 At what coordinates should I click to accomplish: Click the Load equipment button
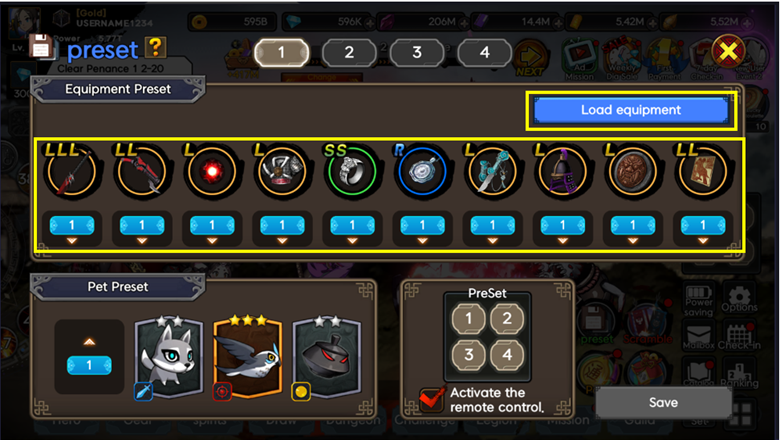coord(631,110)
